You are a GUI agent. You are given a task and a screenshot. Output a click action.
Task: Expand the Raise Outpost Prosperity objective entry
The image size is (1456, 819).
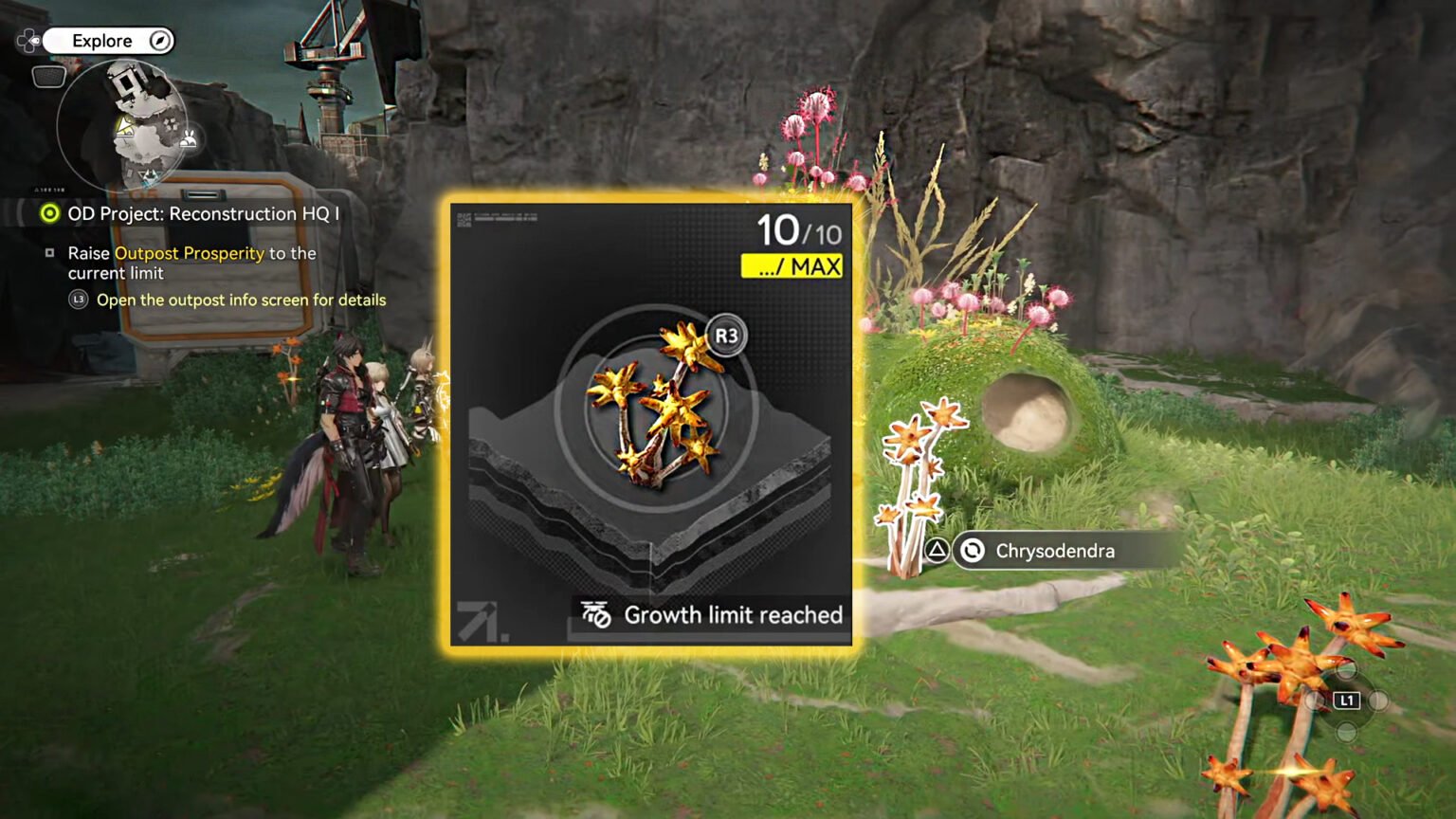tap(190, 263)
